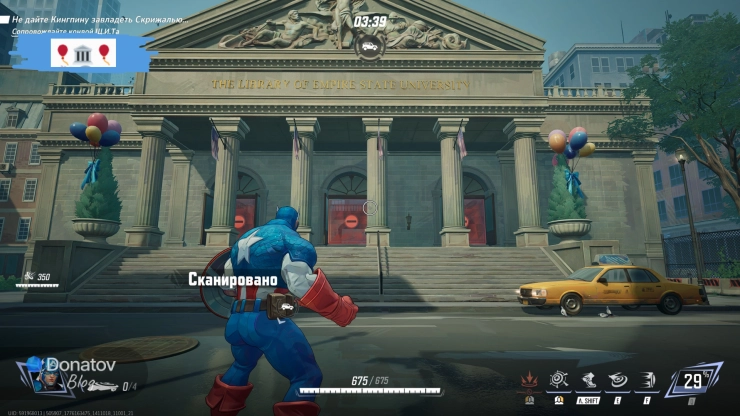Use the shield target ability icon
740x416 pixels.
tap(559, 379)
